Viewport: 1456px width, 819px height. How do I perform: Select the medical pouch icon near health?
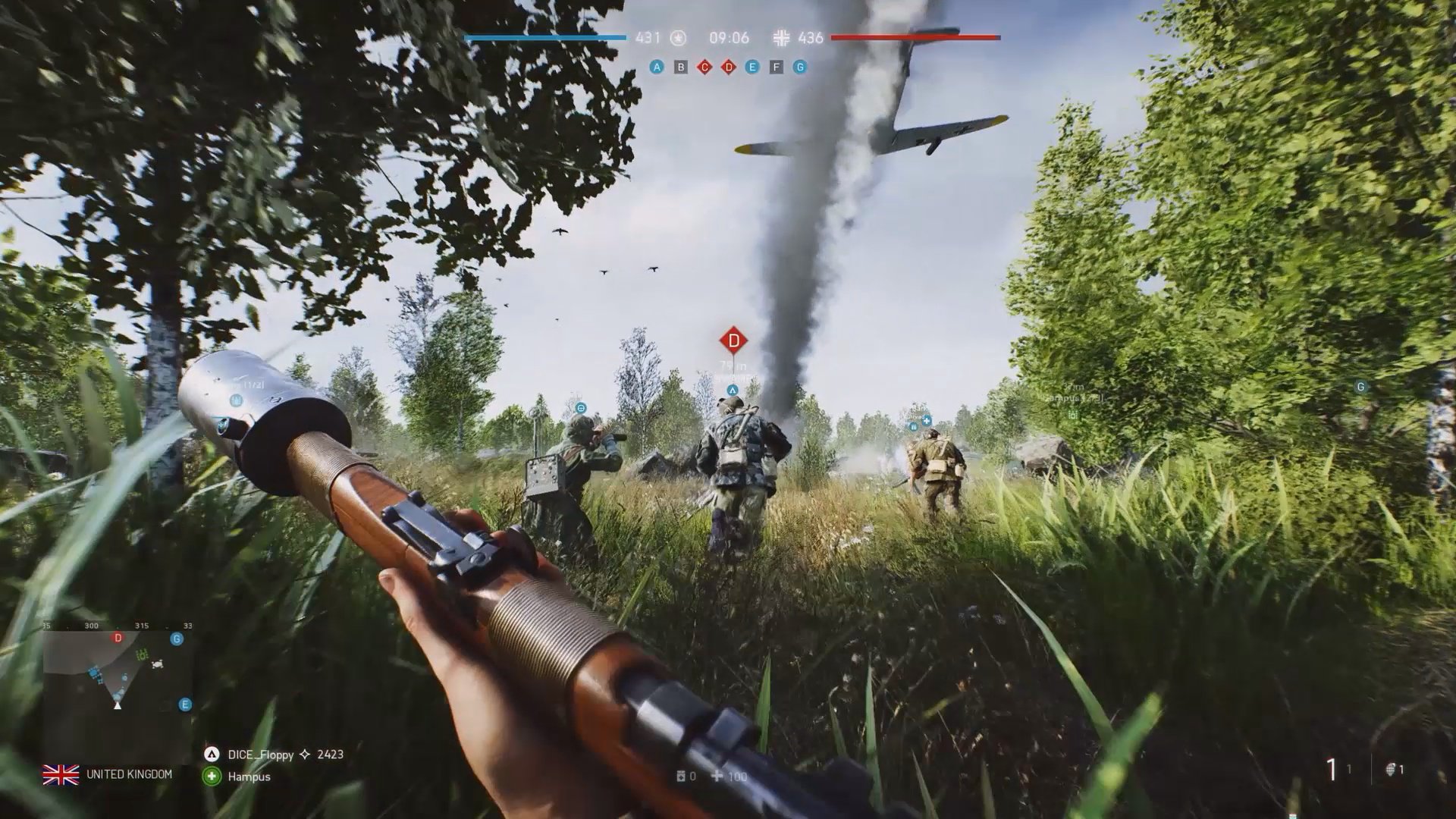(681, 777)
